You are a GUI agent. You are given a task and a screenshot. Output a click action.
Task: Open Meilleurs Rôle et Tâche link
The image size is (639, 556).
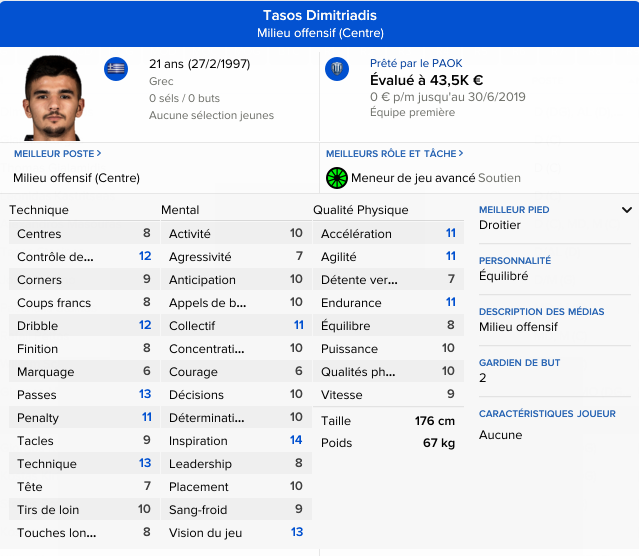(393, 154)
